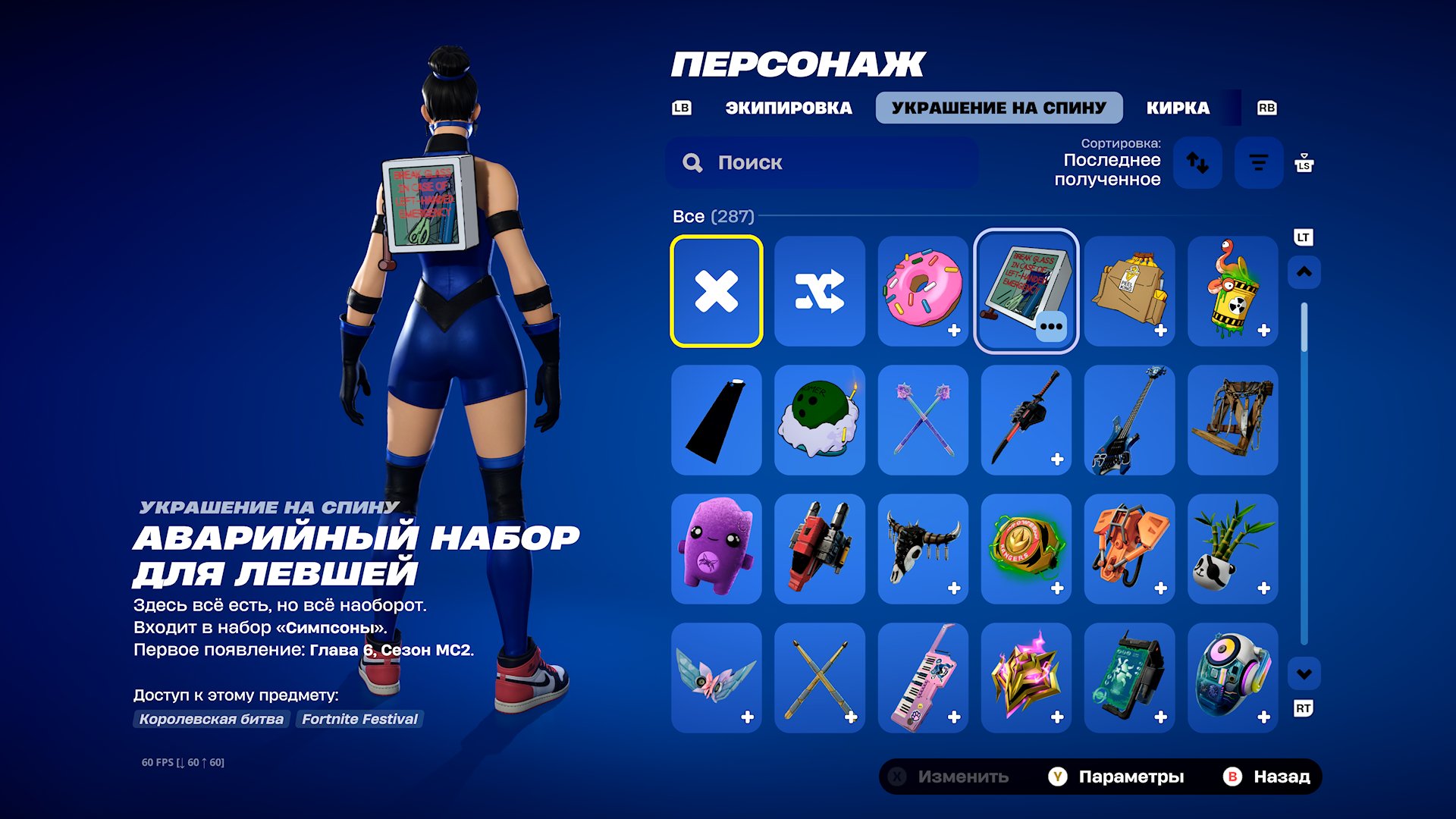
Task: Select the pink donut back bling
Action: point(922,291)
